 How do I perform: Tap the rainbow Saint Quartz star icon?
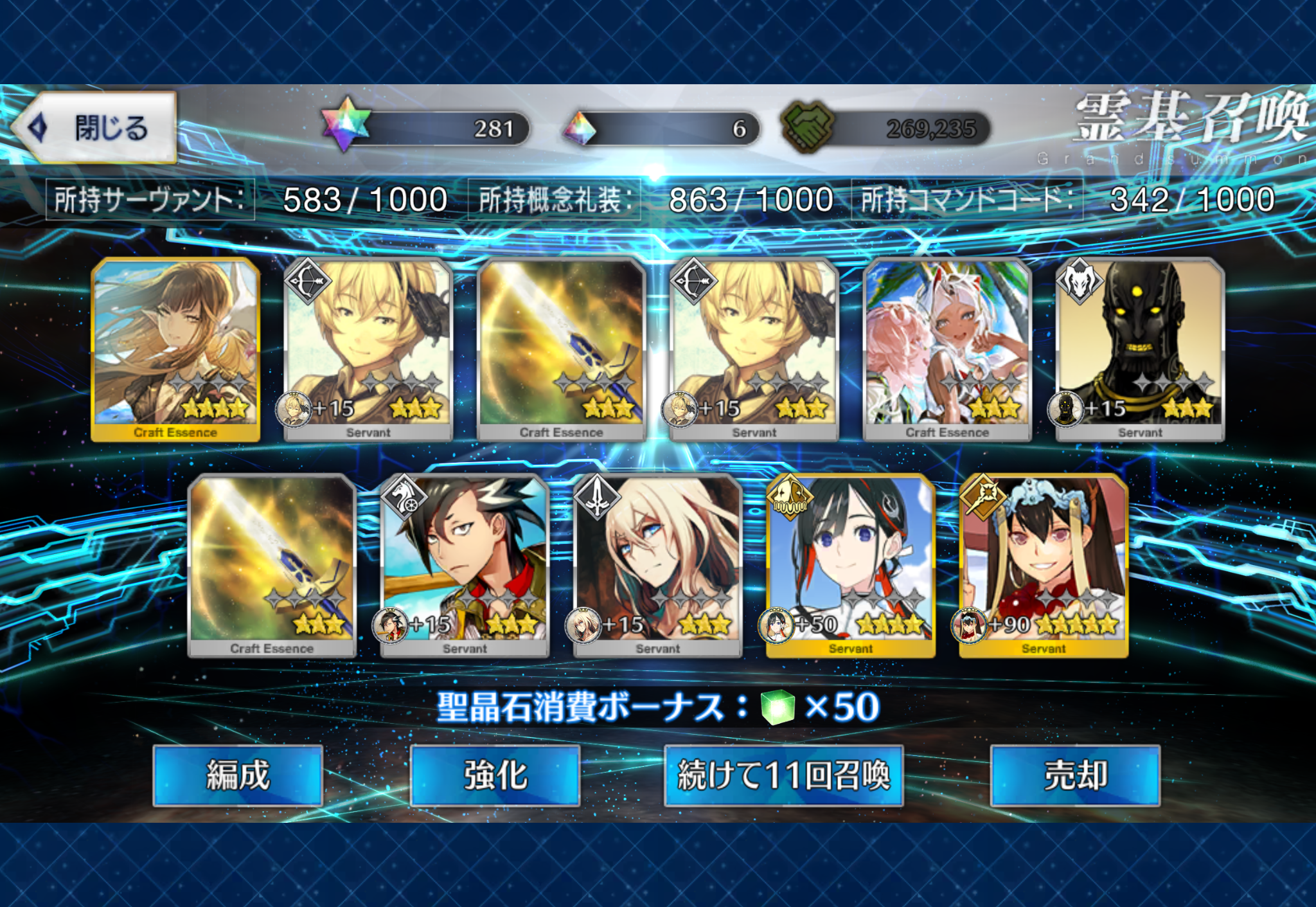tap(346, 124)
